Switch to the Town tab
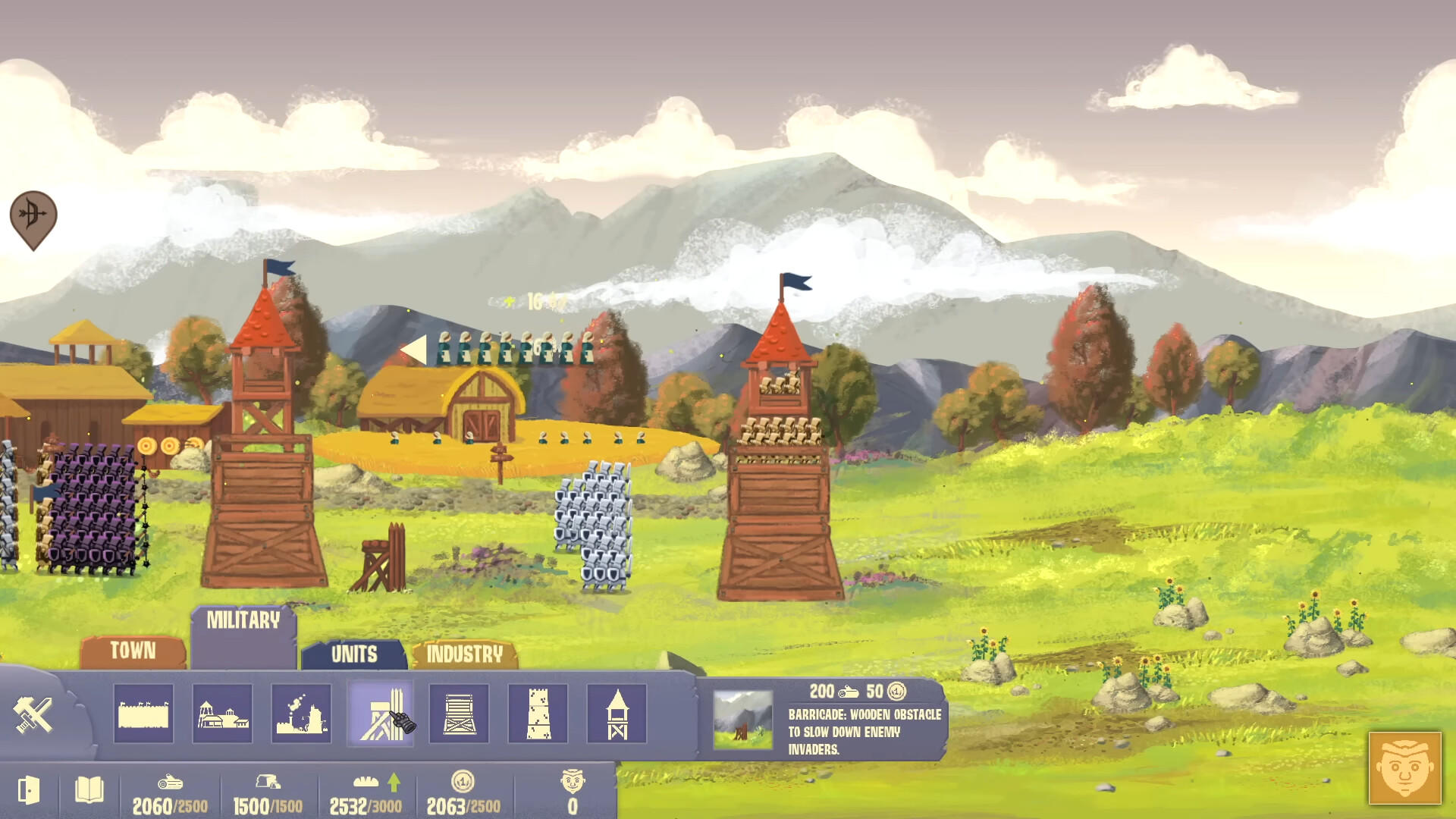Screen dimensions: 1456x819 click(x=133, y=651)
